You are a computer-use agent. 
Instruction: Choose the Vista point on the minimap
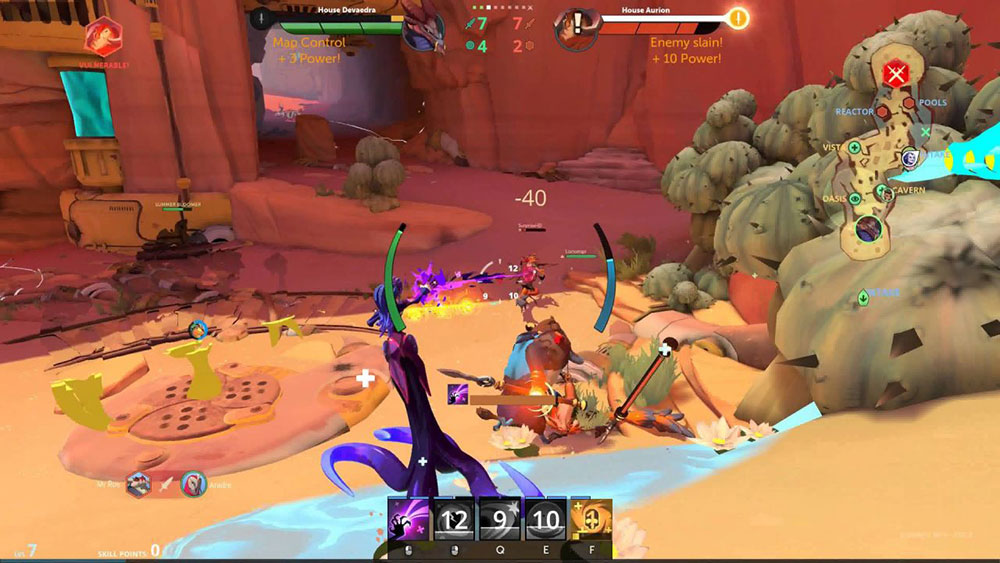(854, 148)
